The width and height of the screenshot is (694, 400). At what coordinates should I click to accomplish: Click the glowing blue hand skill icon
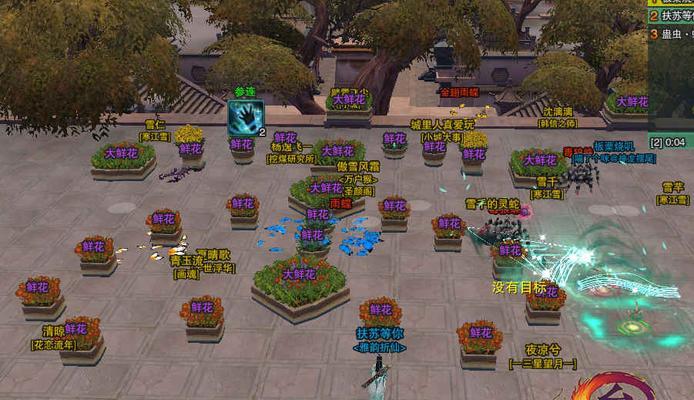pyautogui.click(x=245, y=117)
